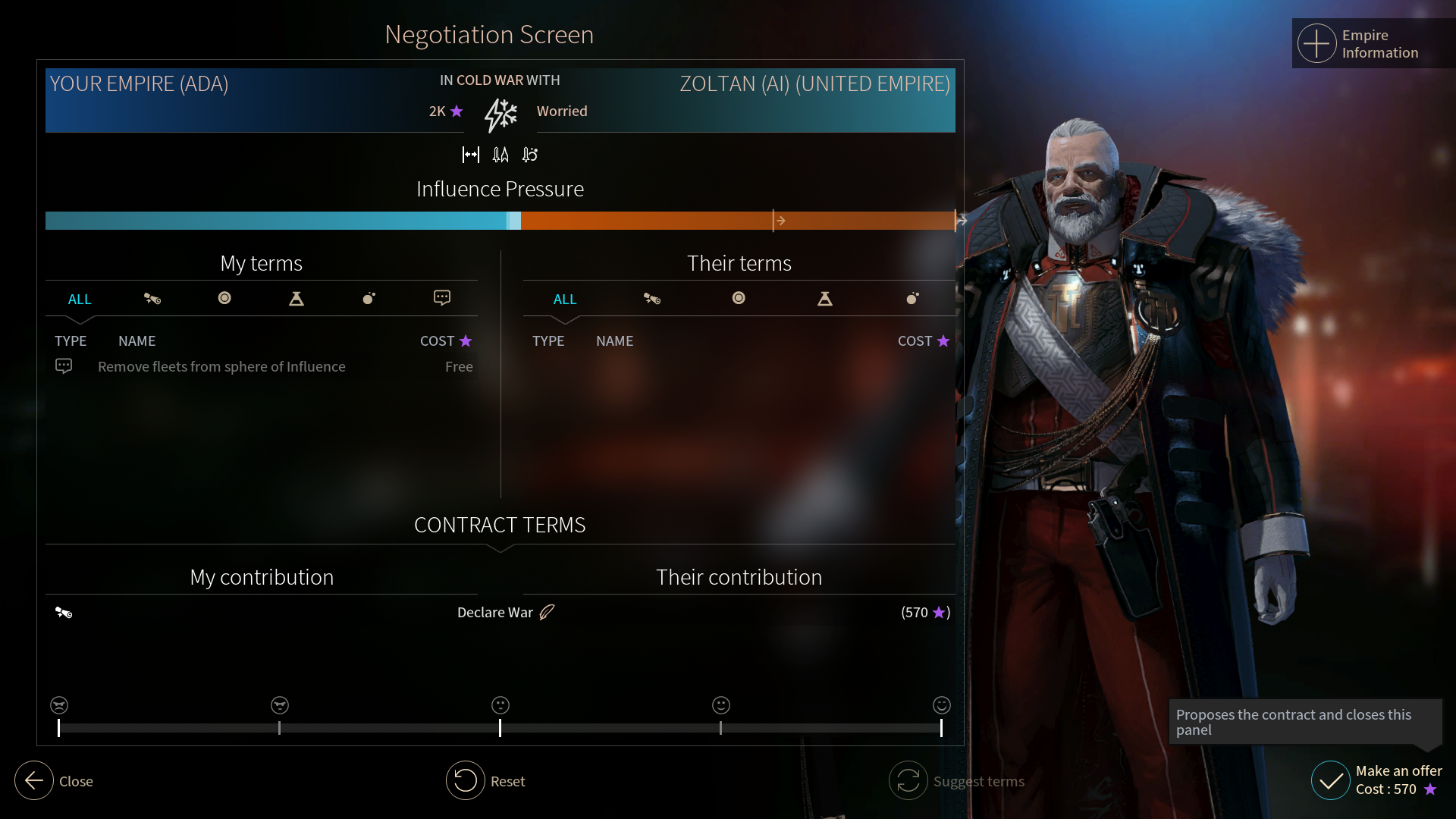Open the planet-icon tab in Their terms
The height and width of the screenshot is (819, 1456).
912,299
